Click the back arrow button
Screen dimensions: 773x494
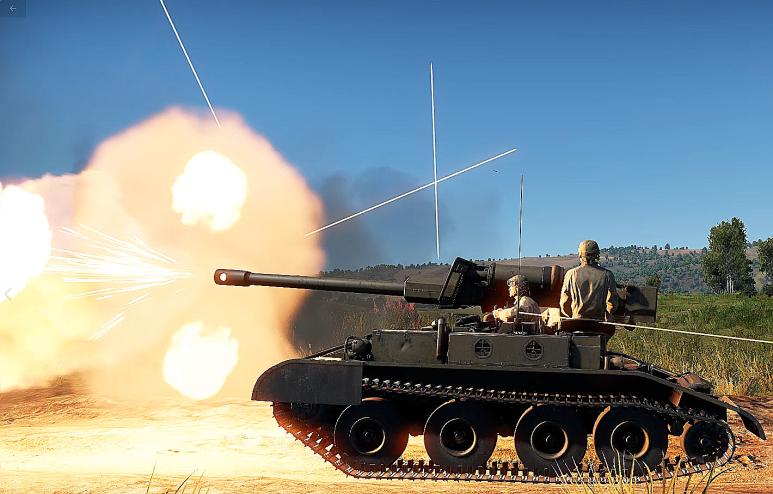pos(13,8)
